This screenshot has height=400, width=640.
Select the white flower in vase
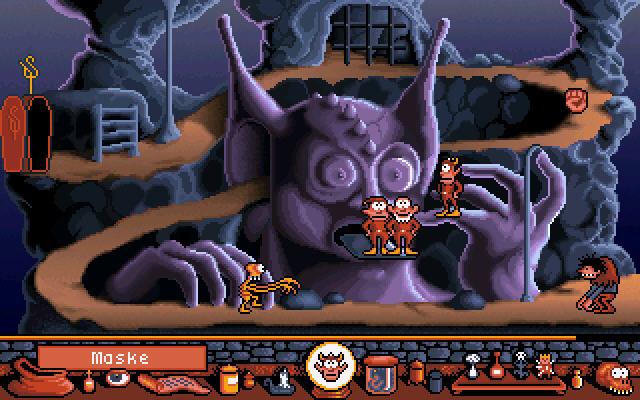tap(473, 364)
